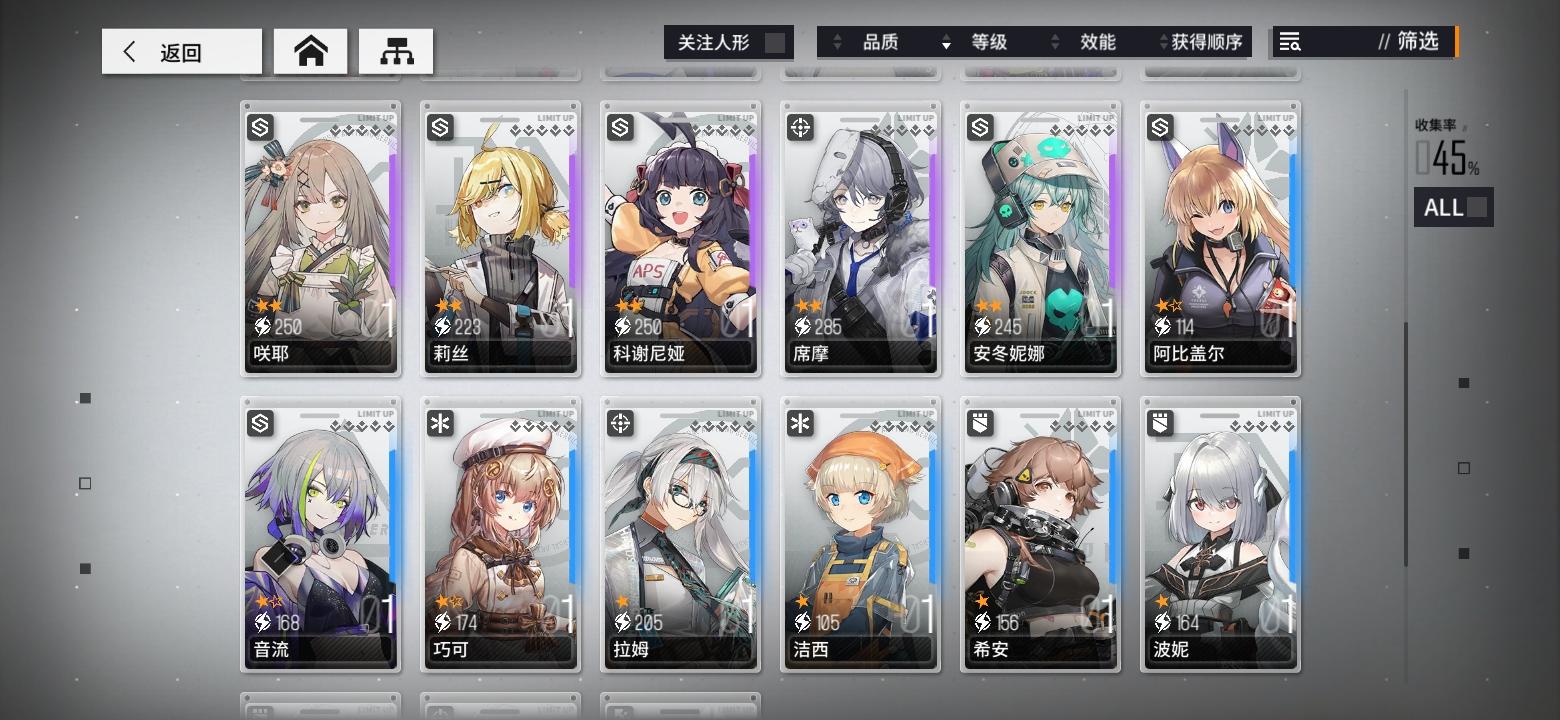1560x720 pixels.
Task: Click the 获得顺序 sorting arrows
Action: pos(1162,42)
